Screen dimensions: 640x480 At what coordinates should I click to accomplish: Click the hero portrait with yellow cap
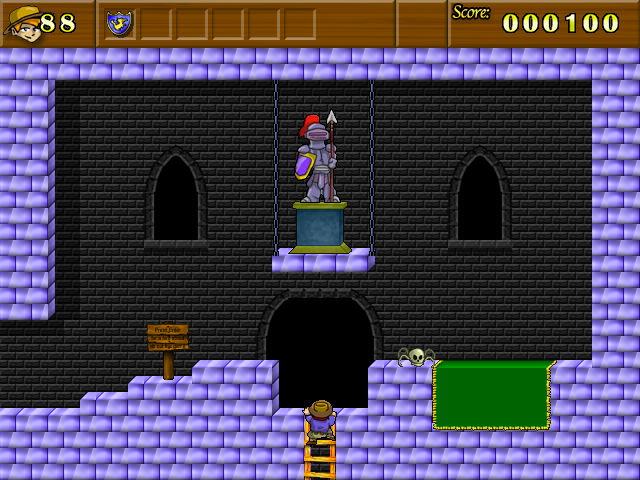(x=23, y=23)
